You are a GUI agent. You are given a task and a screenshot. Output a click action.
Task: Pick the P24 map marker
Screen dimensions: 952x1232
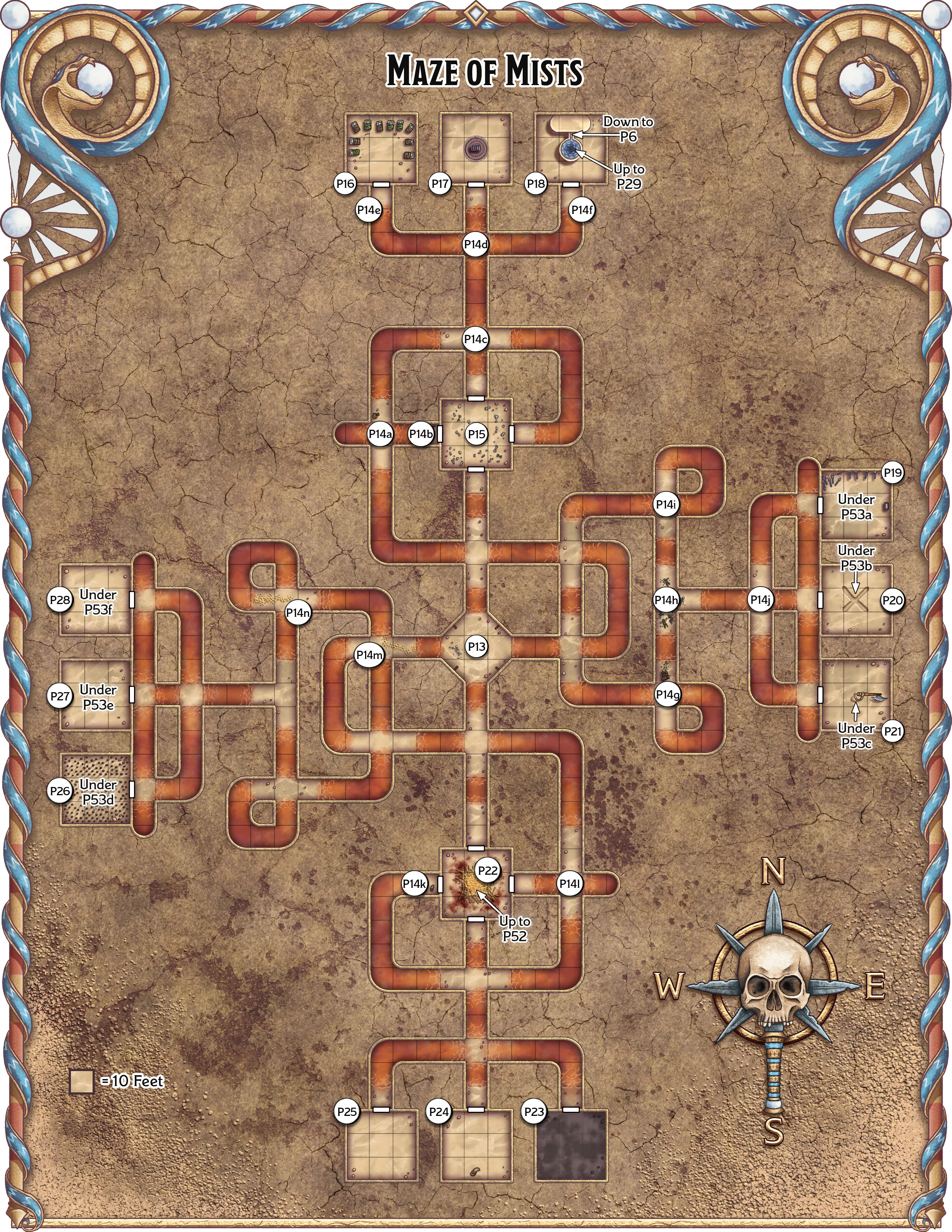439,1112
